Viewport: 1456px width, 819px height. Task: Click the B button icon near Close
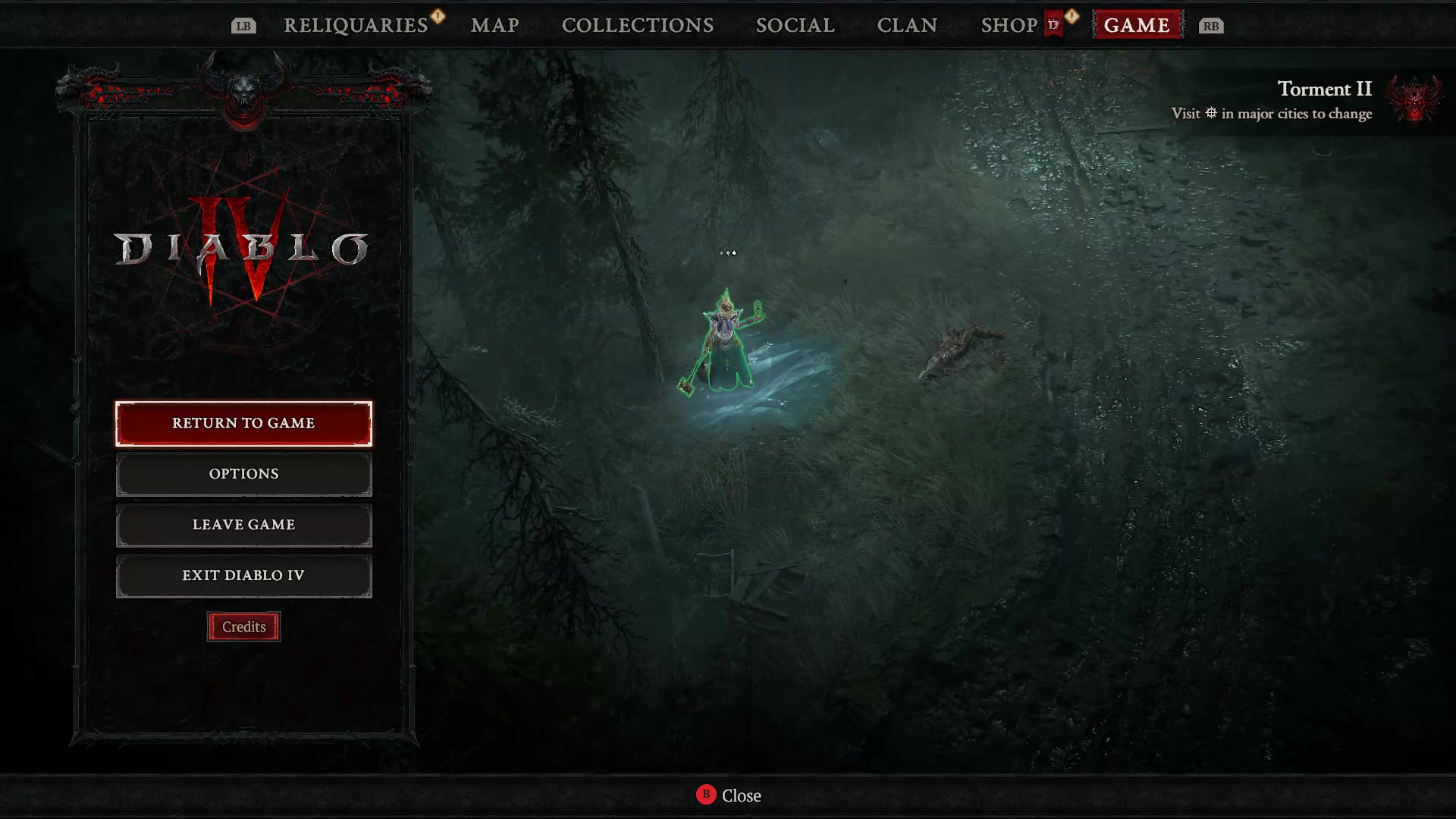[706, 795]
